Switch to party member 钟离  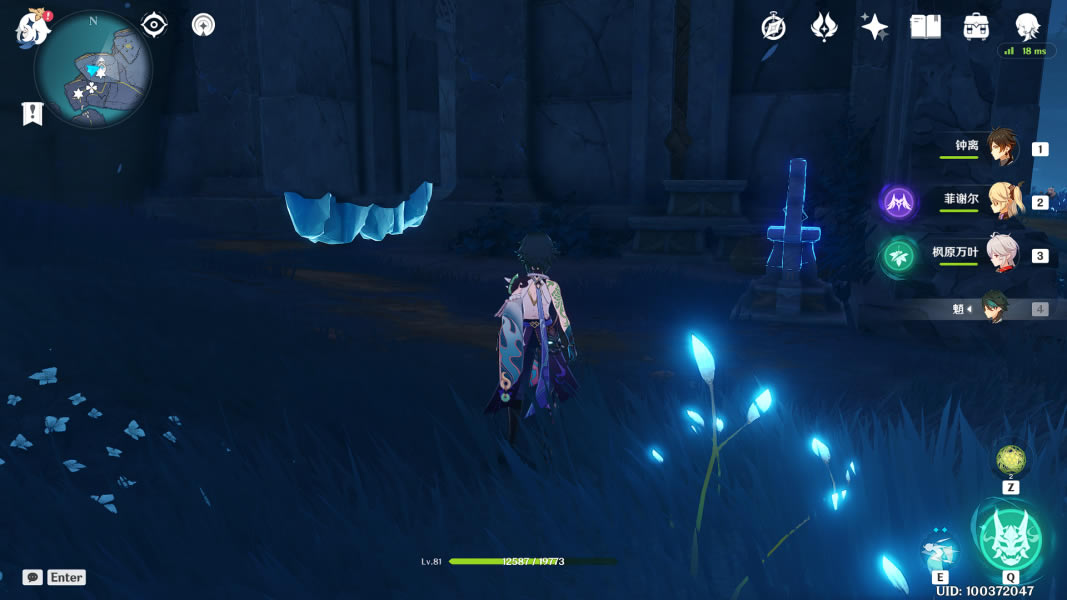click(x=1001, y=148)
